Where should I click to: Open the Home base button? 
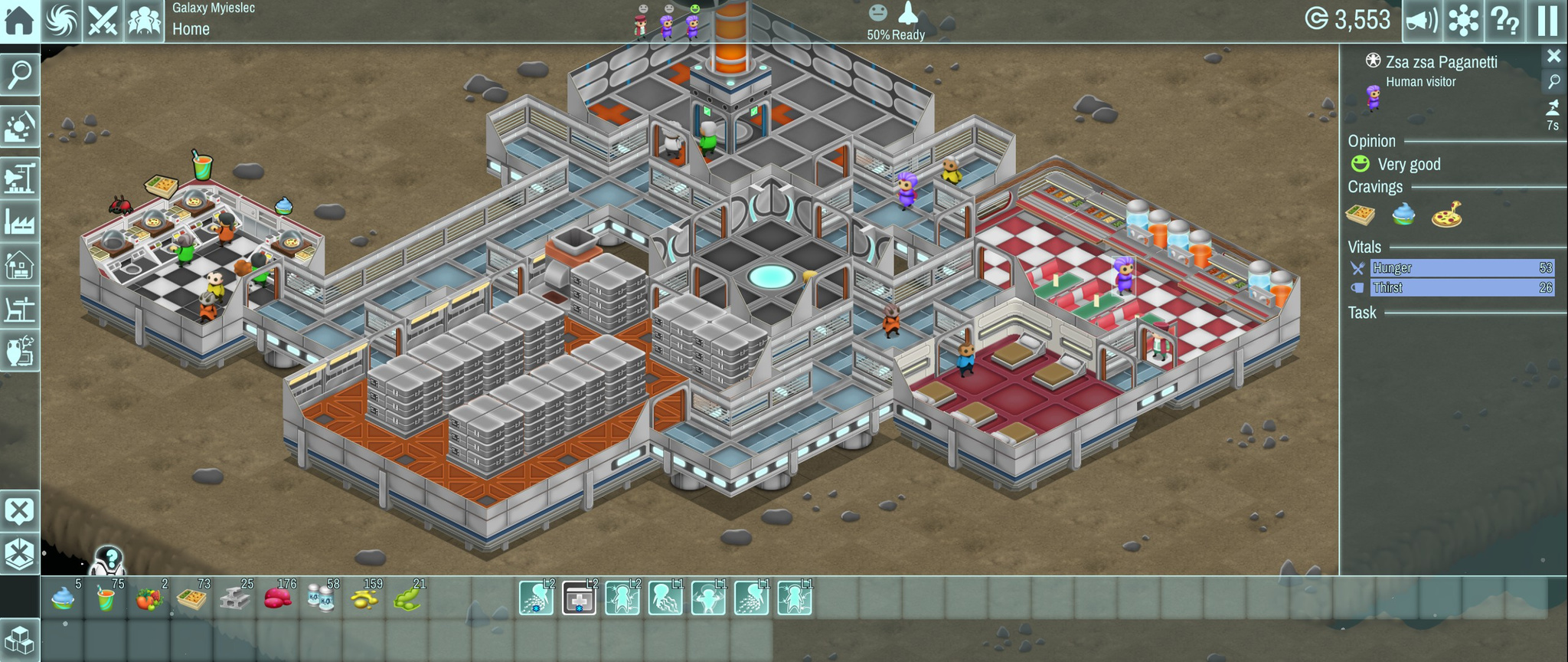(19, 21)
